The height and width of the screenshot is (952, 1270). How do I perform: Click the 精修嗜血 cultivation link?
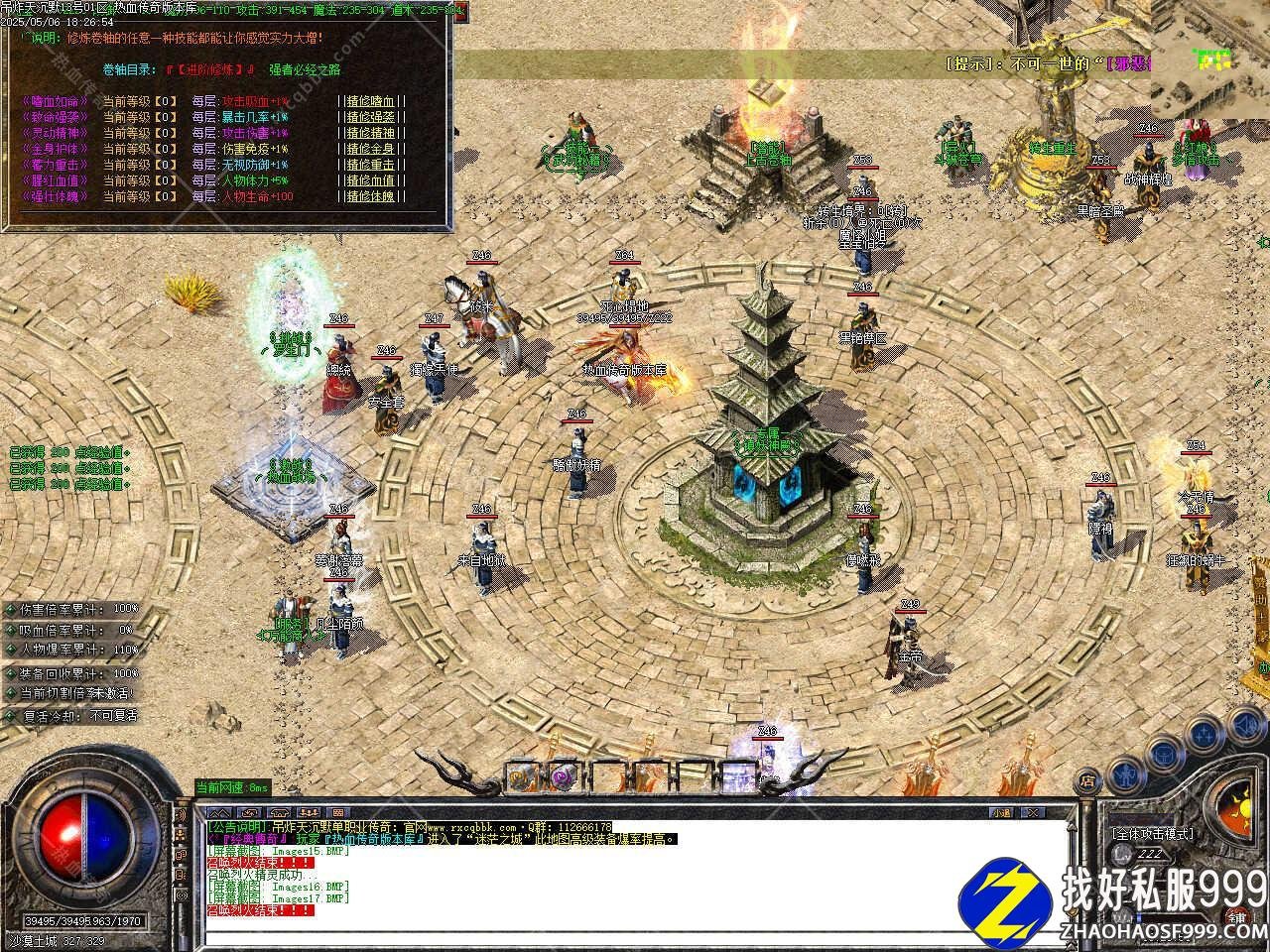(x=371, y=101)
